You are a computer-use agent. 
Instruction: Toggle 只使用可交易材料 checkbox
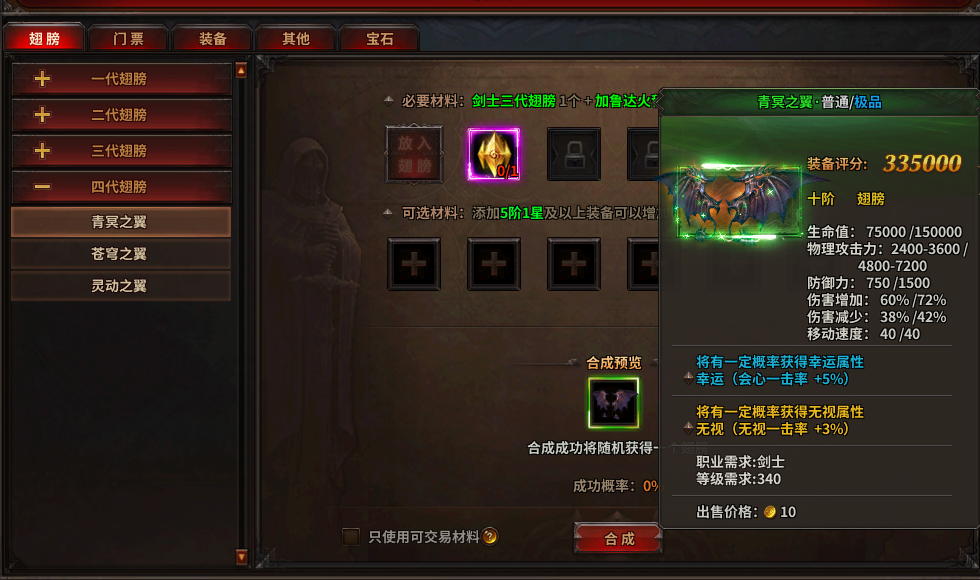tap(351, 537)
